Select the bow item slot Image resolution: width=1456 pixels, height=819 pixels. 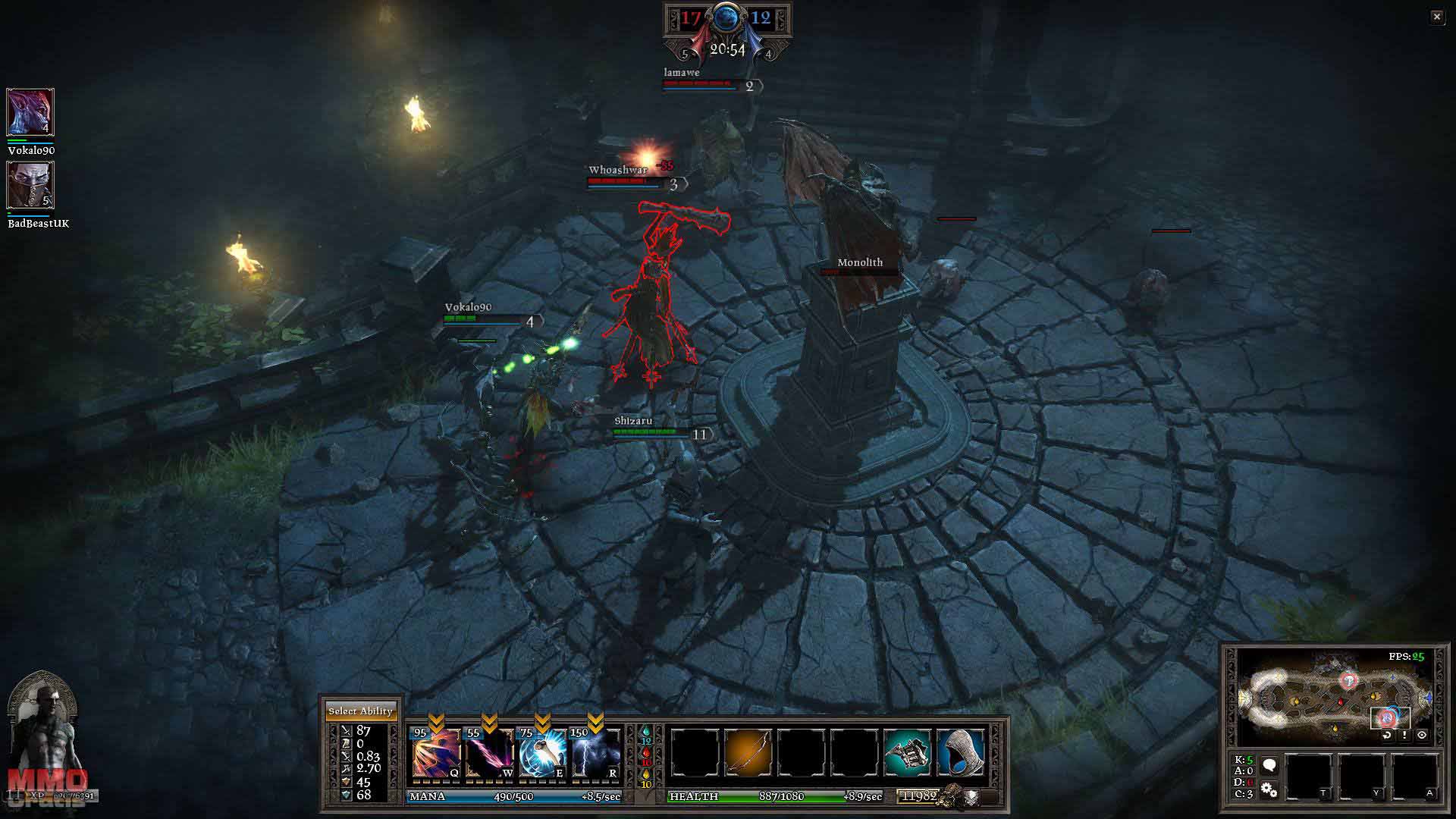click(748, 753)
